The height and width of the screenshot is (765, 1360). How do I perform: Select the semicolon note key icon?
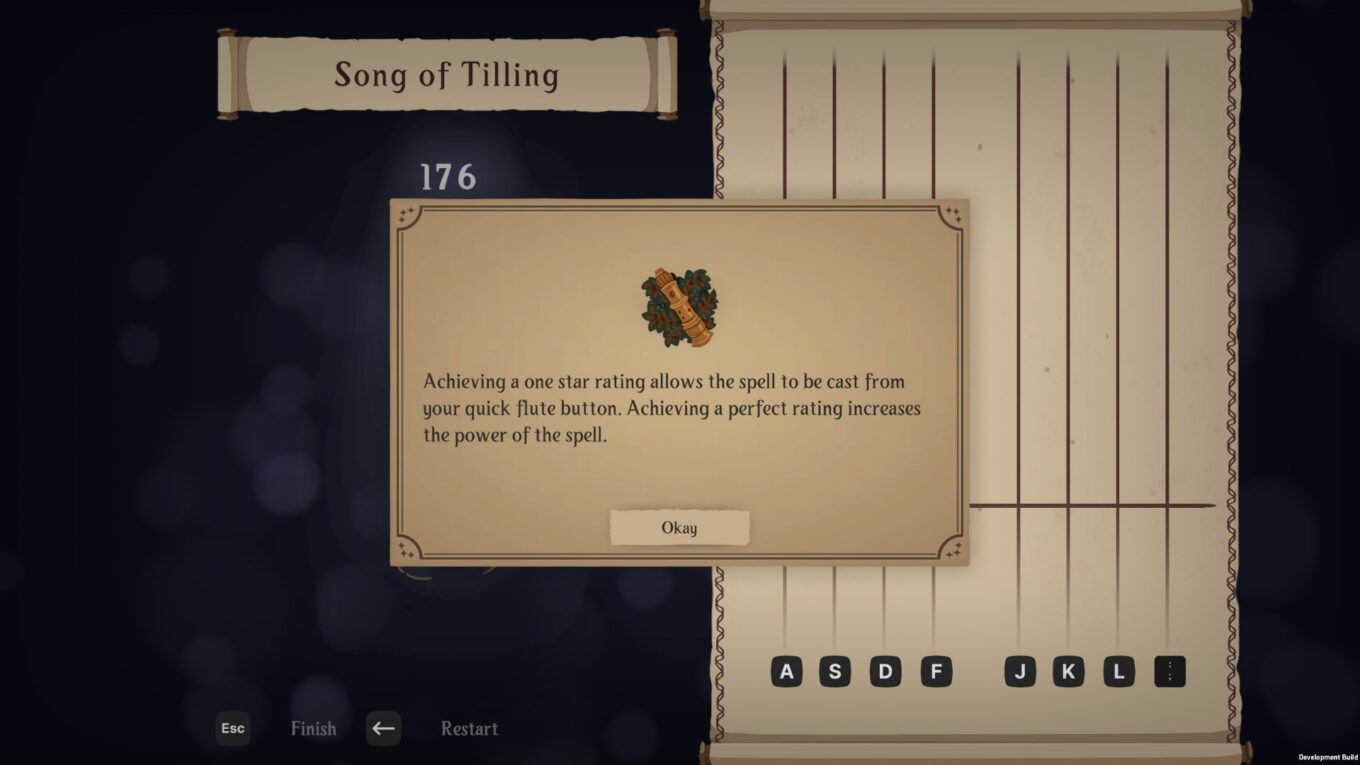1170,671
